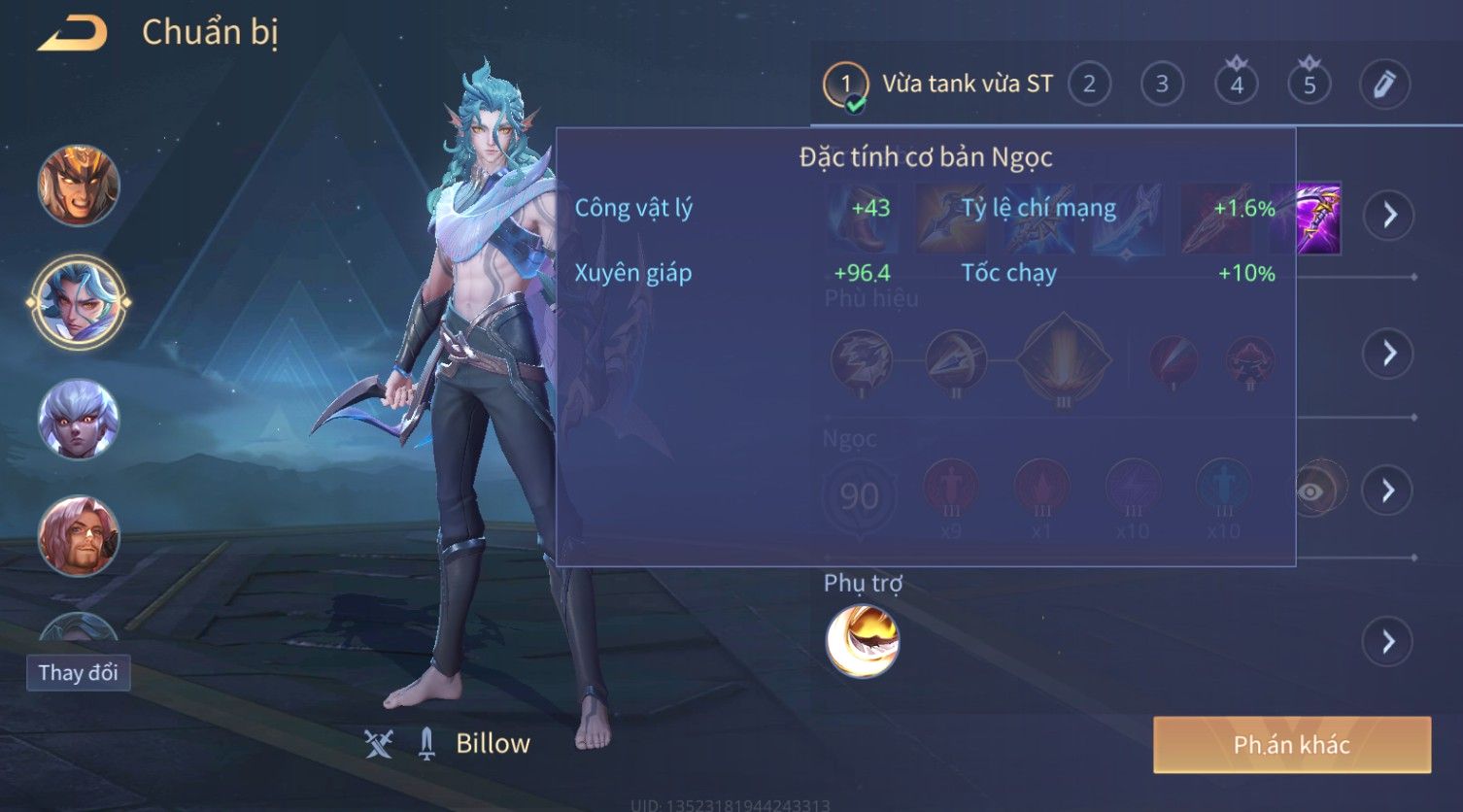This screenshot has width=1463, height=812.
Task: Expand the Phụ trợ row arrow
Action: coord(1388,642)
